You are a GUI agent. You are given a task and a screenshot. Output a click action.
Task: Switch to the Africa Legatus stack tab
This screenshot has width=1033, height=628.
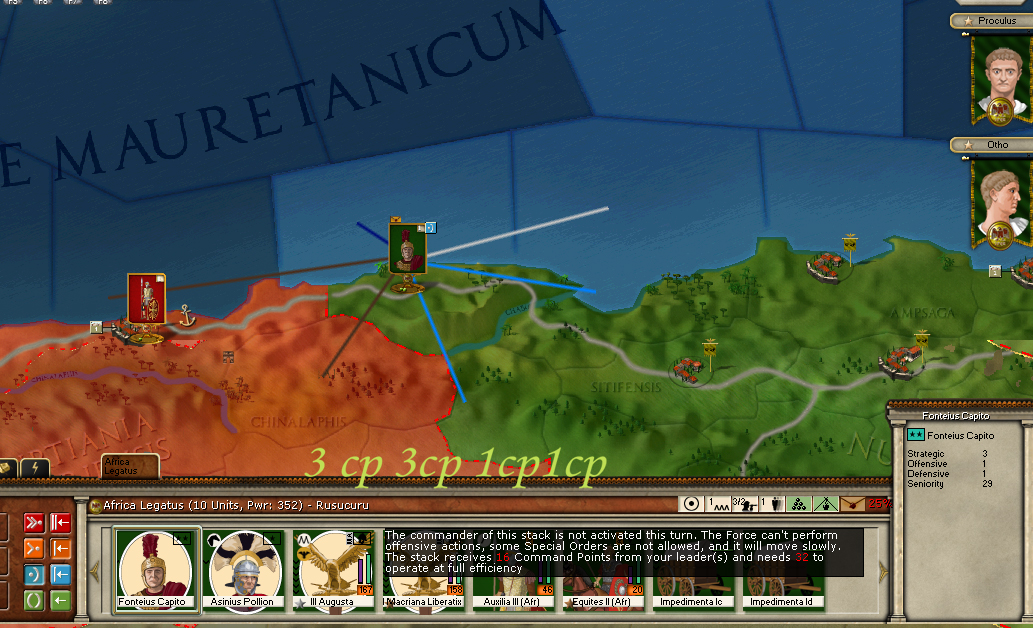coord(130,466)
